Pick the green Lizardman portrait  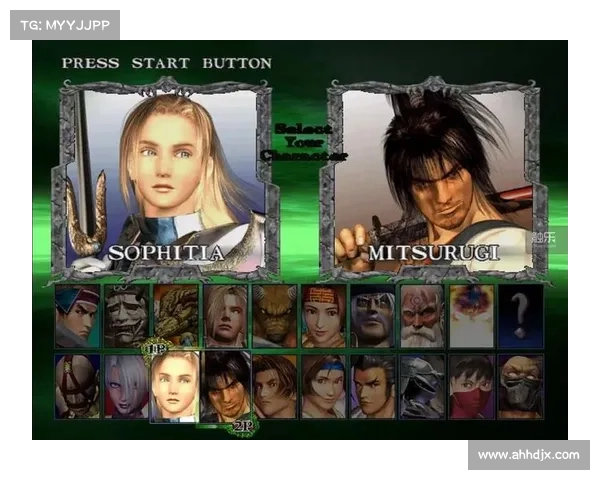[x=176, y=316]
